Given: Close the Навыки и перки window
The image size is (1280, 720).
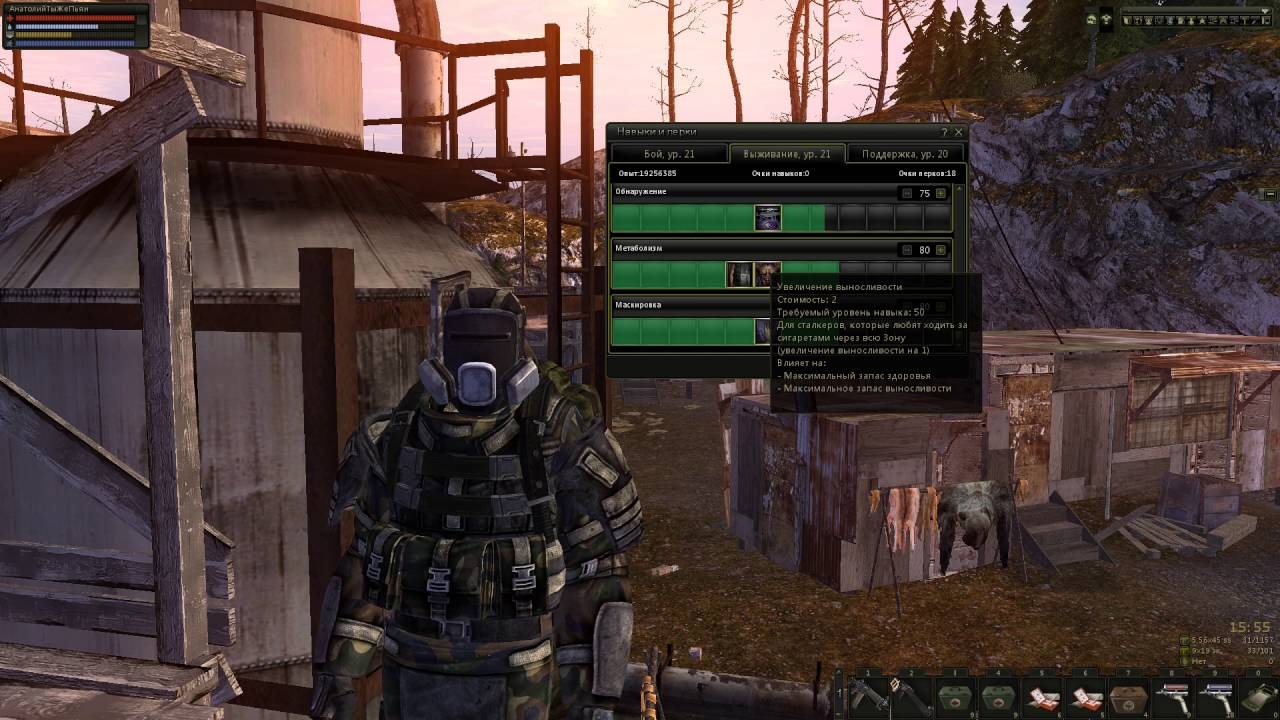Looking at the screenshot, I should [958, 132].
